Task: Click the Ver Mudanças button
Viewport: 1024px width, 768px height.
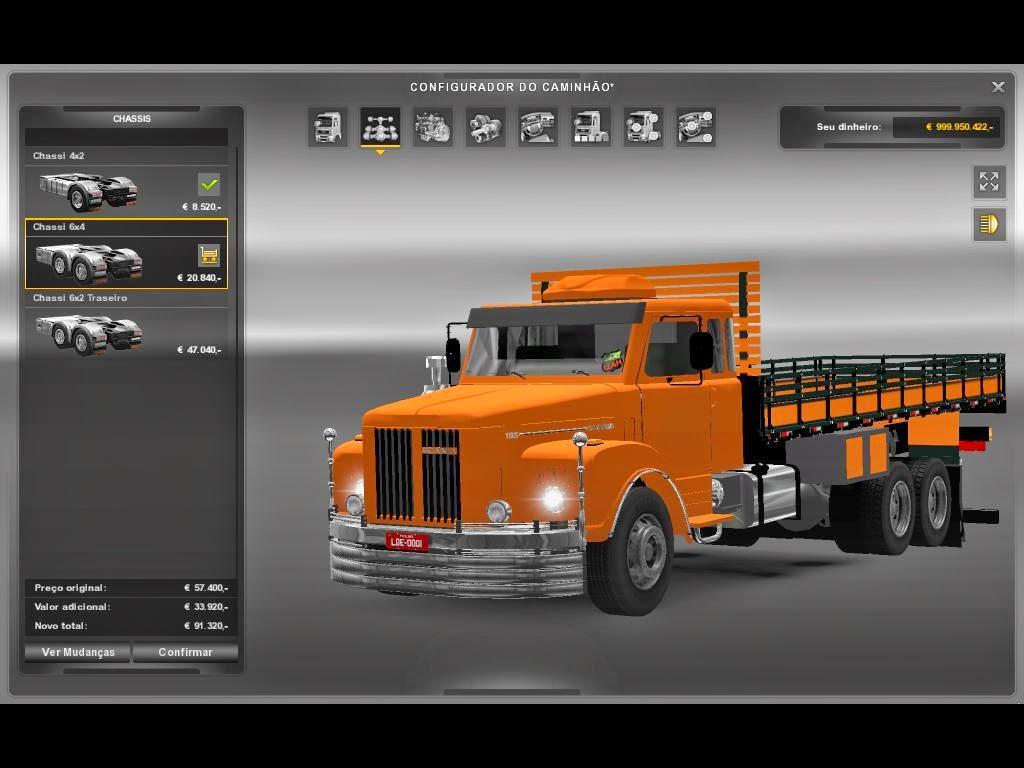Action: tap(78, 652)
